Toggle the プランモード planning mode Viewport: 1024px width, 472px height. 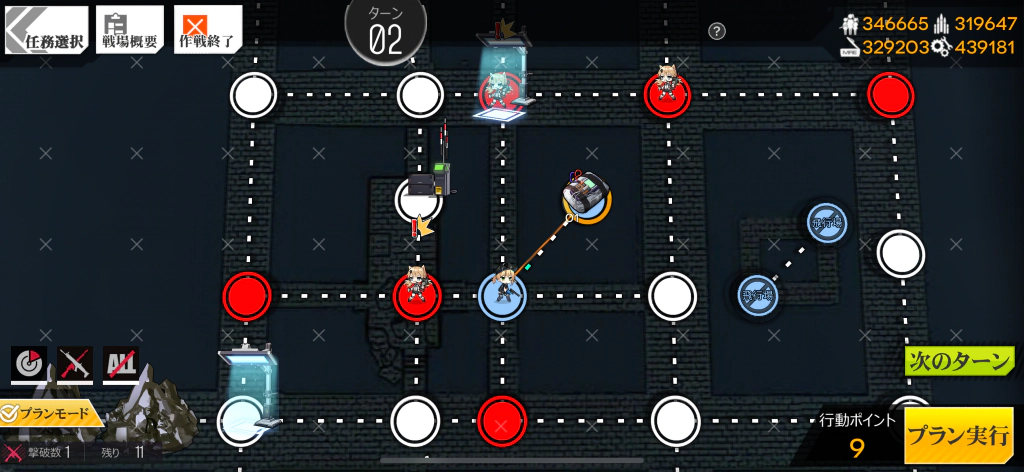point(50,413)
